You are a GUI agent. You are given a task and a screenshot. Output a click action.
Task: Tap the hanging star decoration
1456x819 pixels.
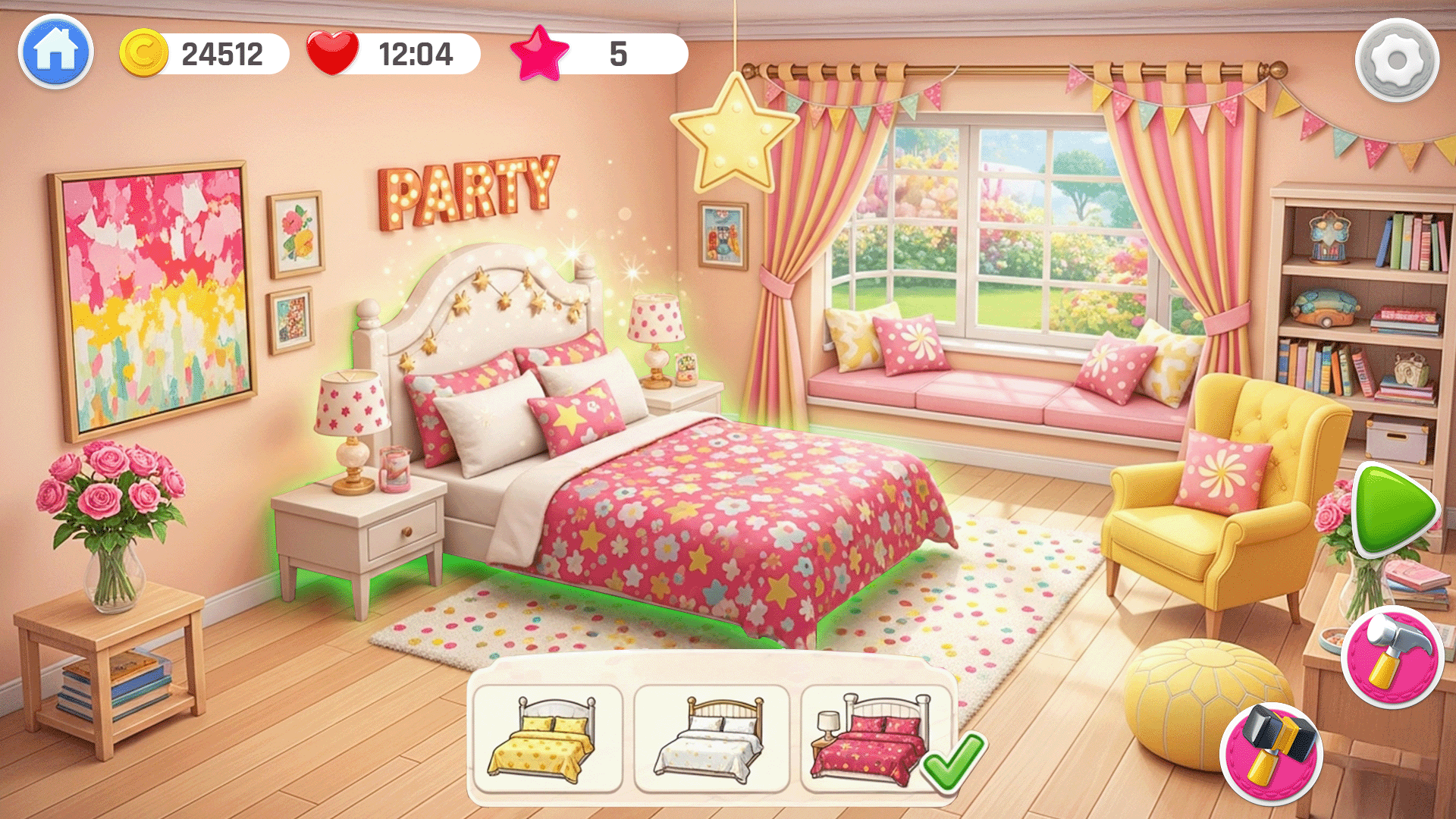734,129
